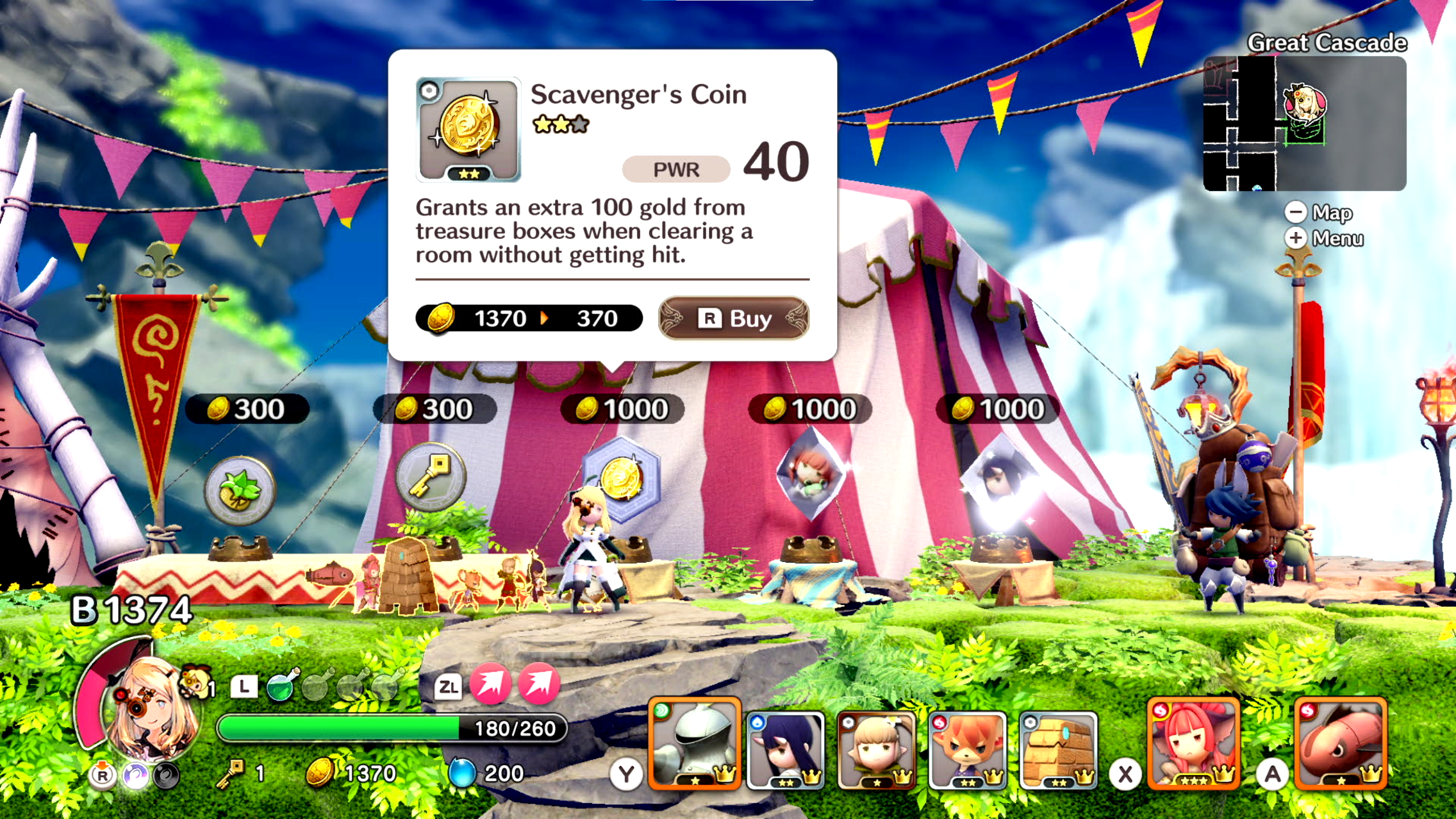Select the 300 gold key shop item
1456x819 pixels.
431,477
